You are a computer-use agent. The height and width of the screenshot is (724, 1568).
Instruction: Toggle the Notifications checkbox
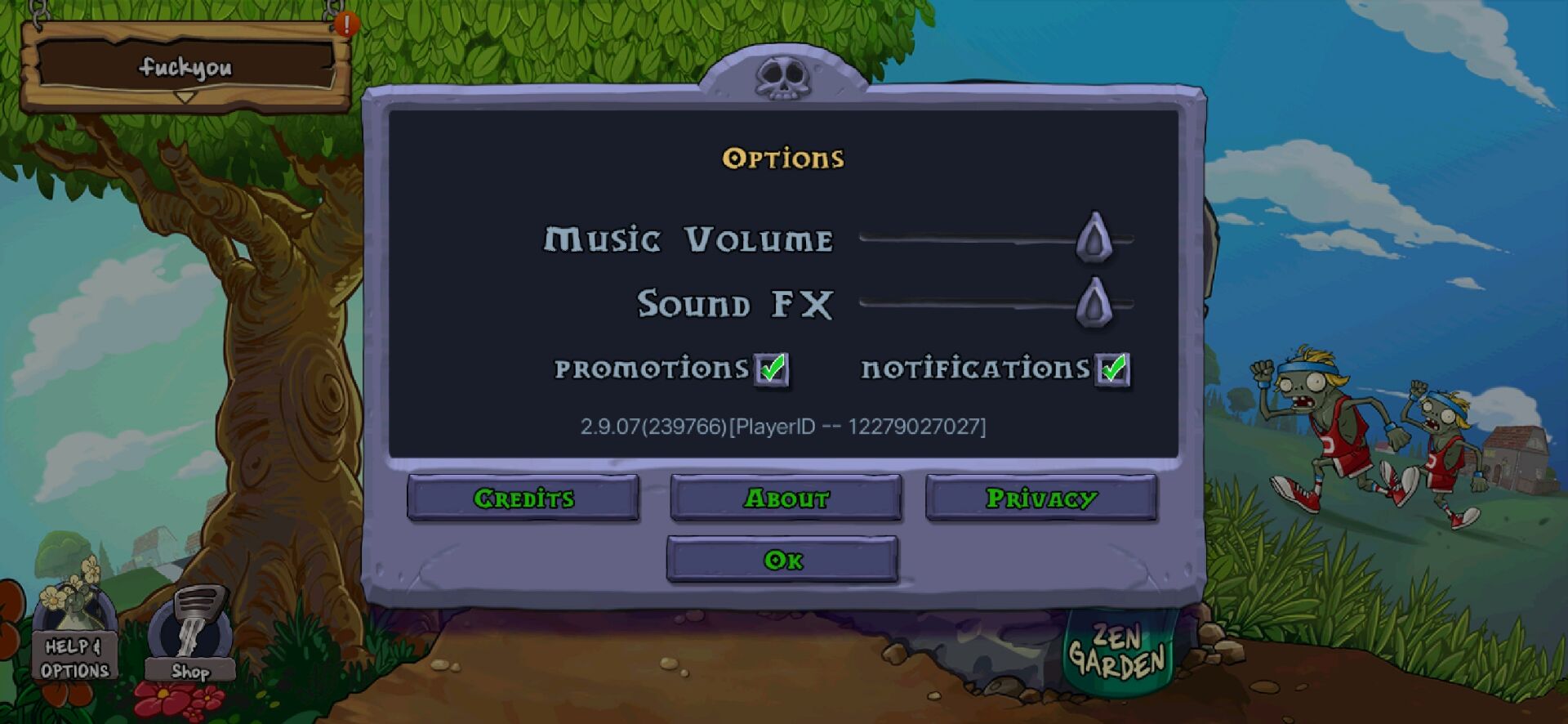[1111, 369]
